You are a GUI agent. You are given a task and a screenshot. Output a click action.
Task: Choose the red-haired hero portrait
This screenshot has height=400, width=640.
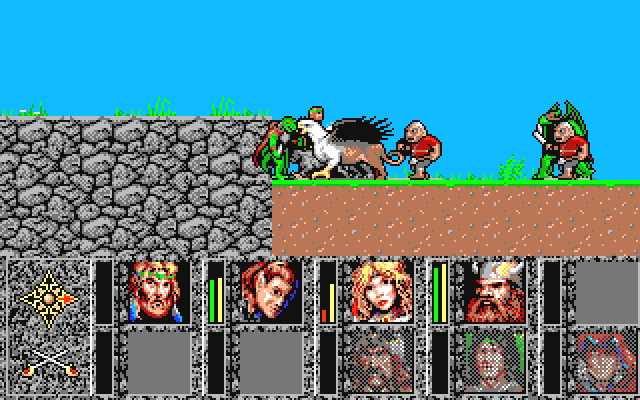[x=271, y=292]
